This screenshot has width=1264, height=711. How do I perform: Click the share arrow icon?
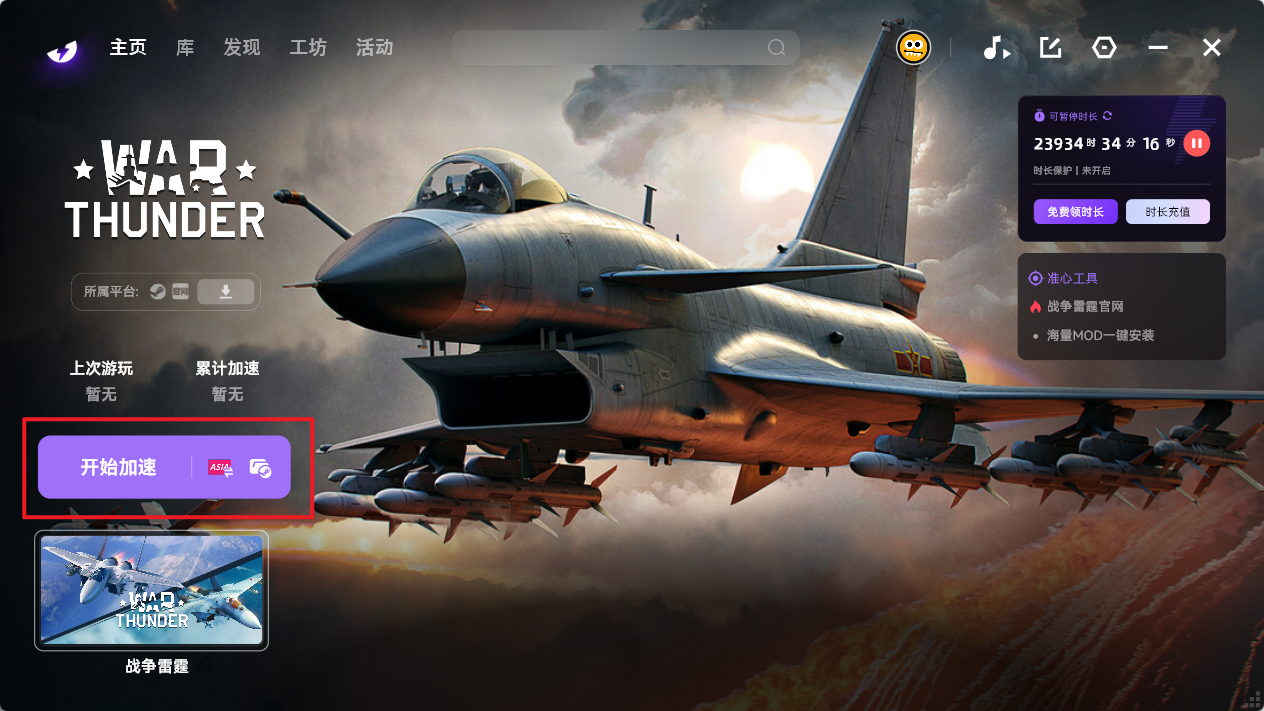(1050, 48)
